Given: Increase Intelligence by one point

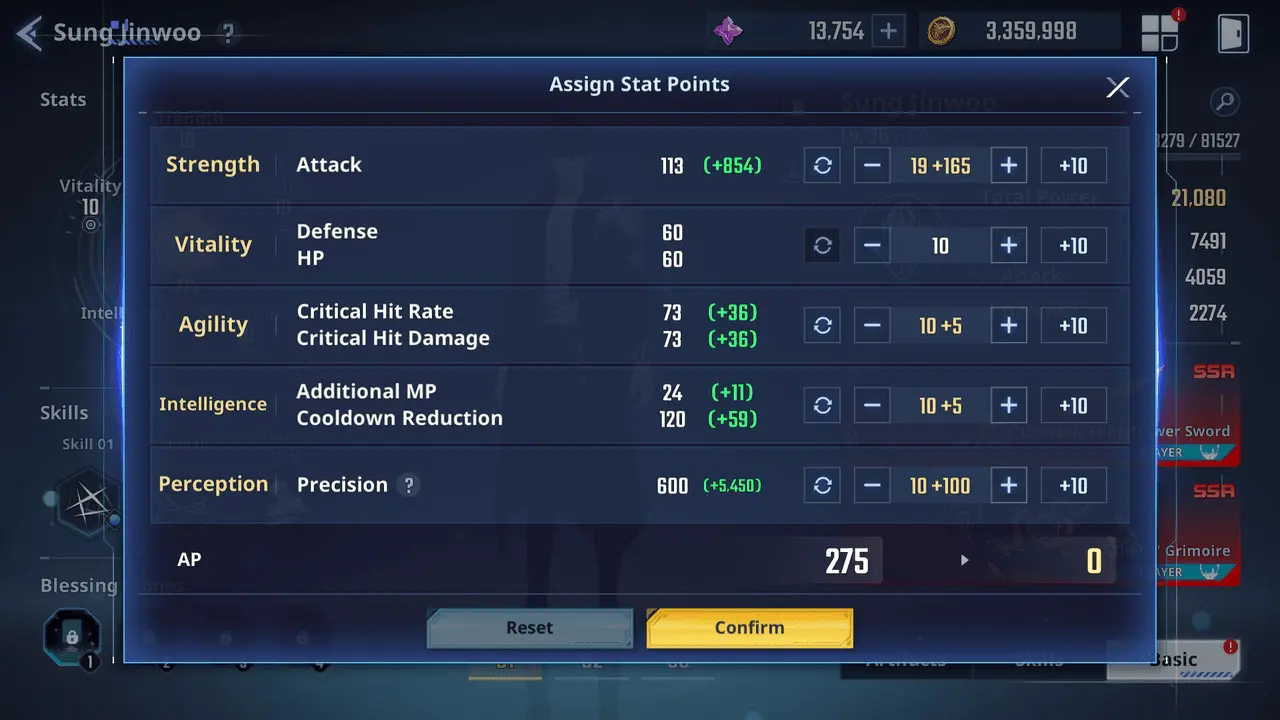Looking at the screenshot, I should pyautogui.click(x=1008, y=406).
